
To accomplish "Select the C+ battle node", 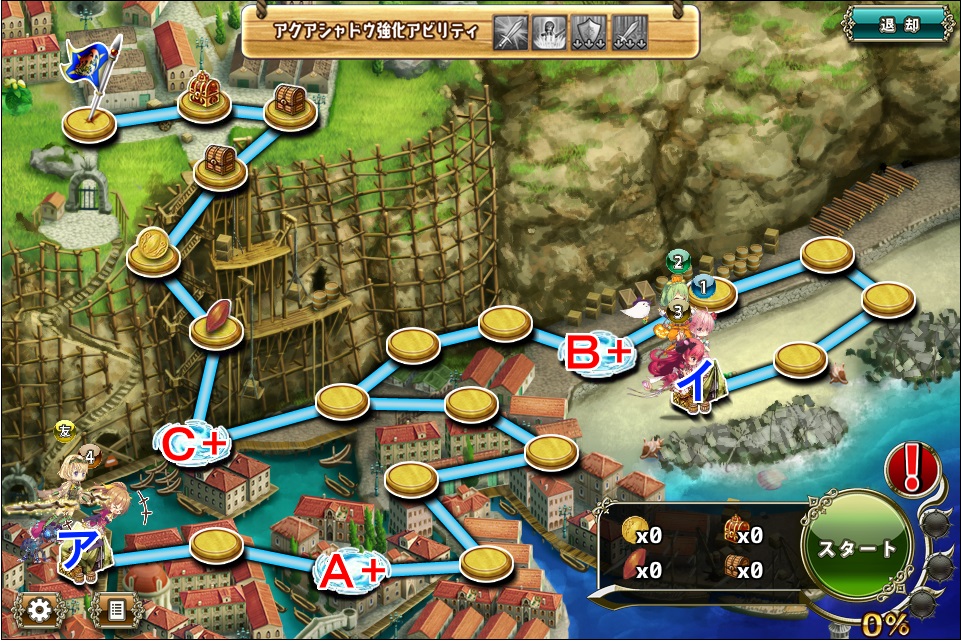I will pos(195,444).
